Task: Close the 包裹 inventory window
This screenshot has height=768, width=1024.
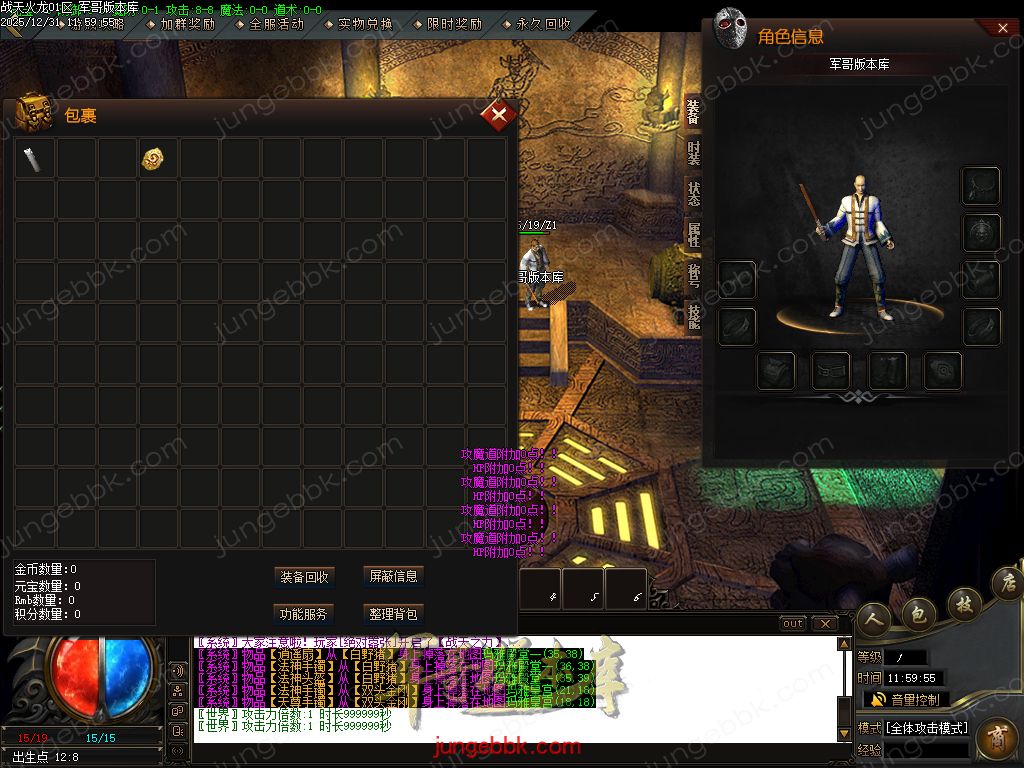Action: (498, 115)
